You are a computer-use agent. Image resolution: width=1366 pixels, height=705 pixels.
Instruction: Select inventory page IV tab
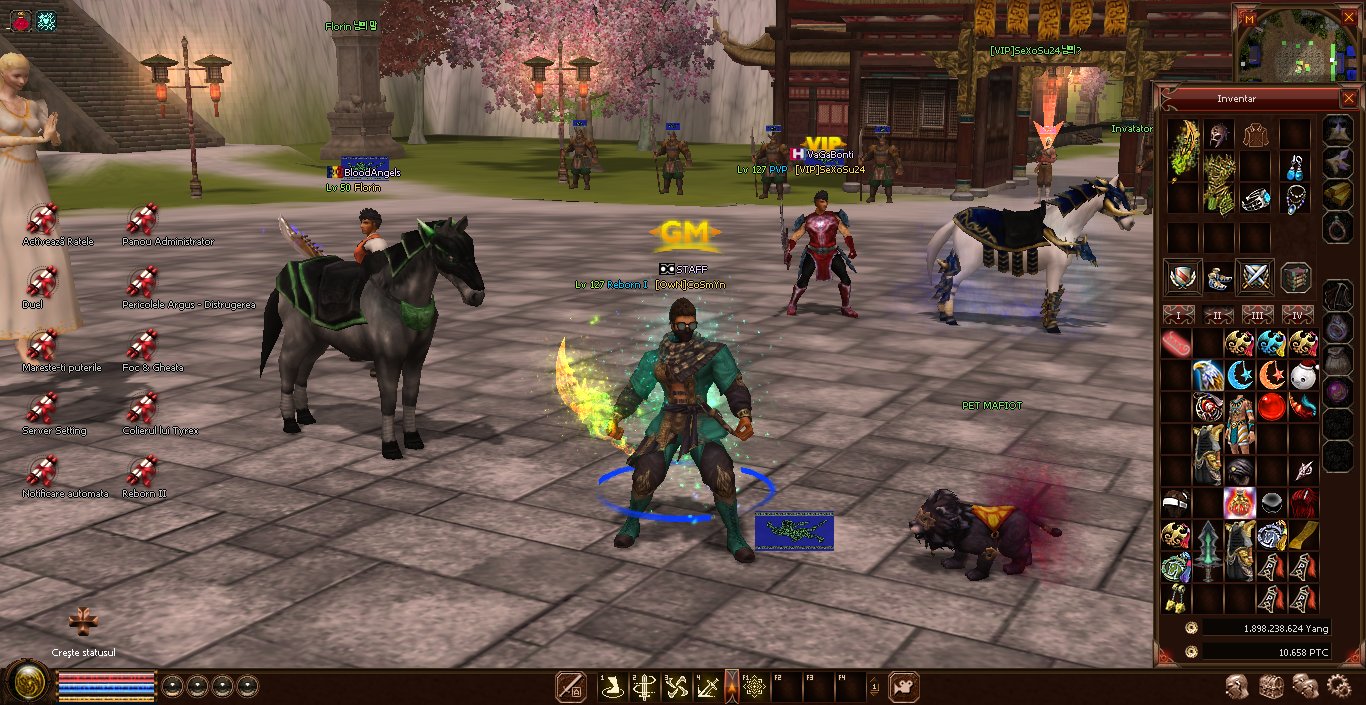(x=1297, y=316)
